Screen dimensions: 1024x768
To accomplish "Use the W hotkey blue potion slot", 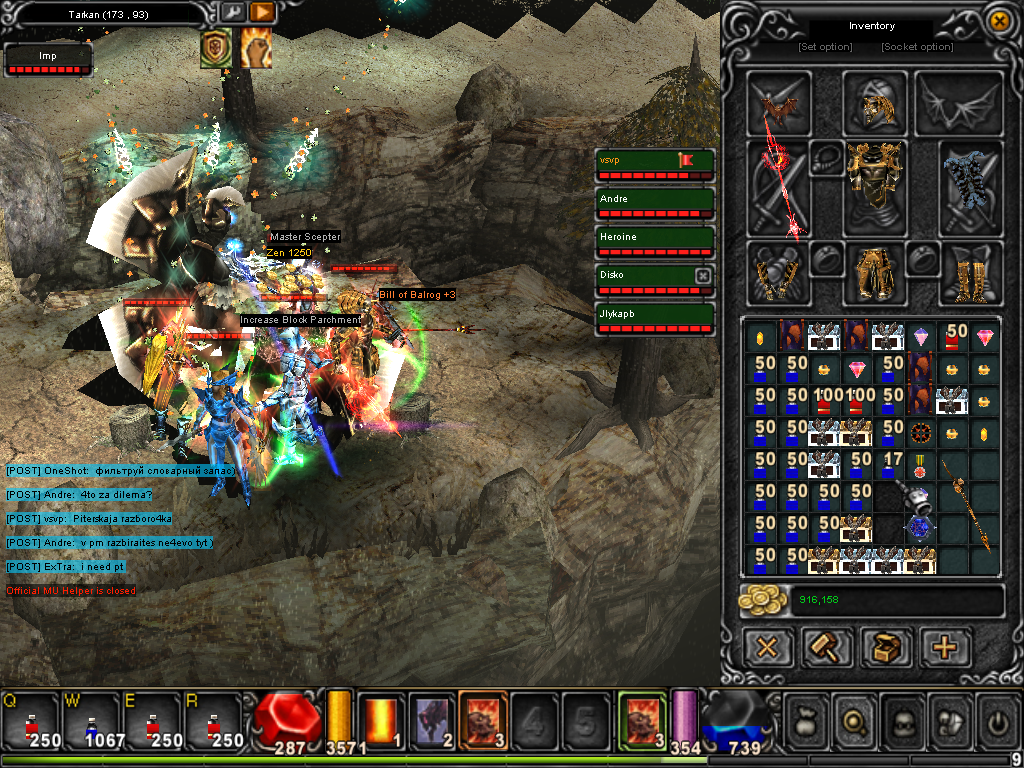I will tap(90, 722).
